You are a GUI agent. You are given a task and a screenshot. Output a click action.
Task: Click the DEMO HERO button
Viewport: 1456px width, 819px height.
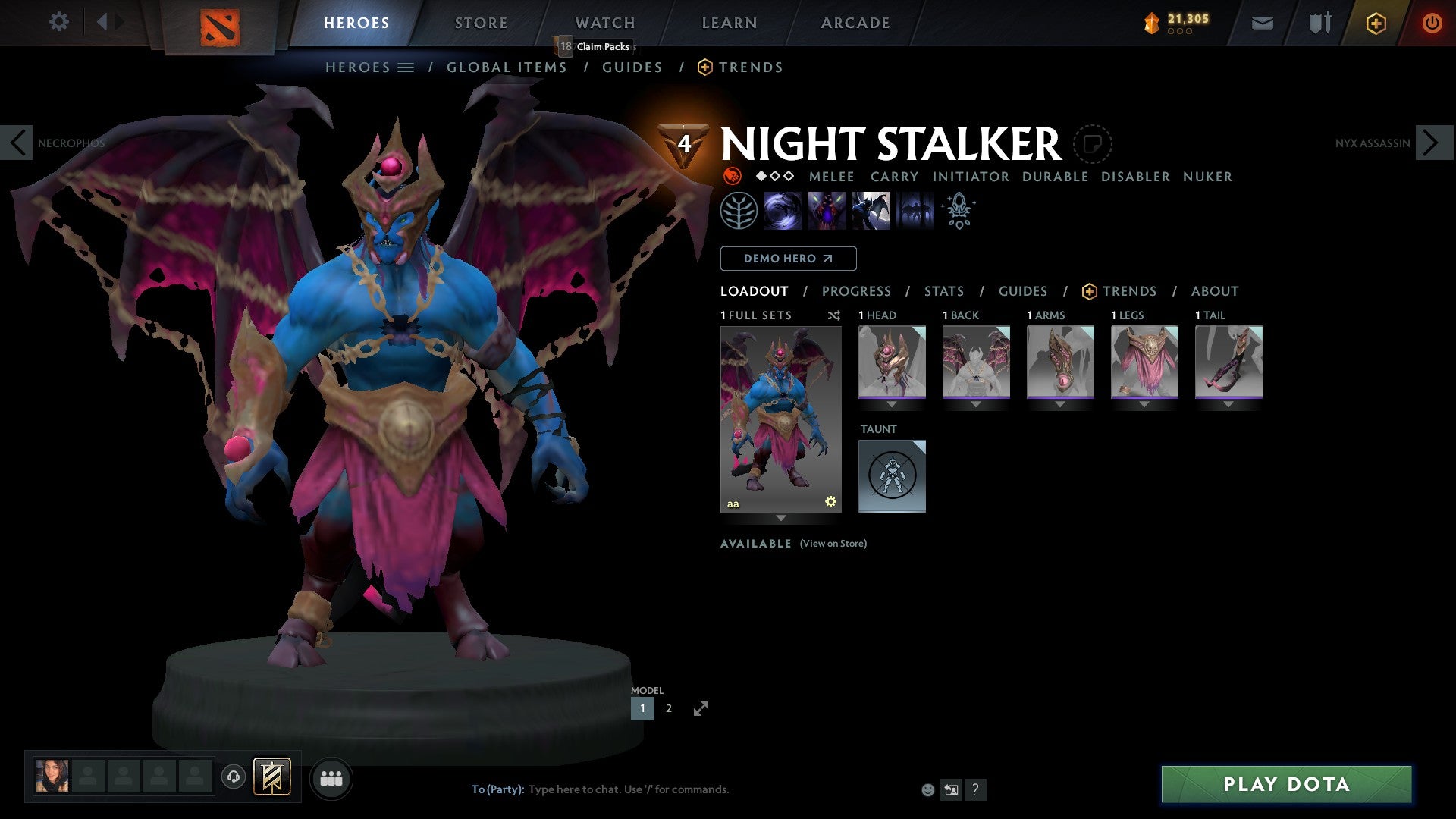pyautogui.click(x=788, y=259)
